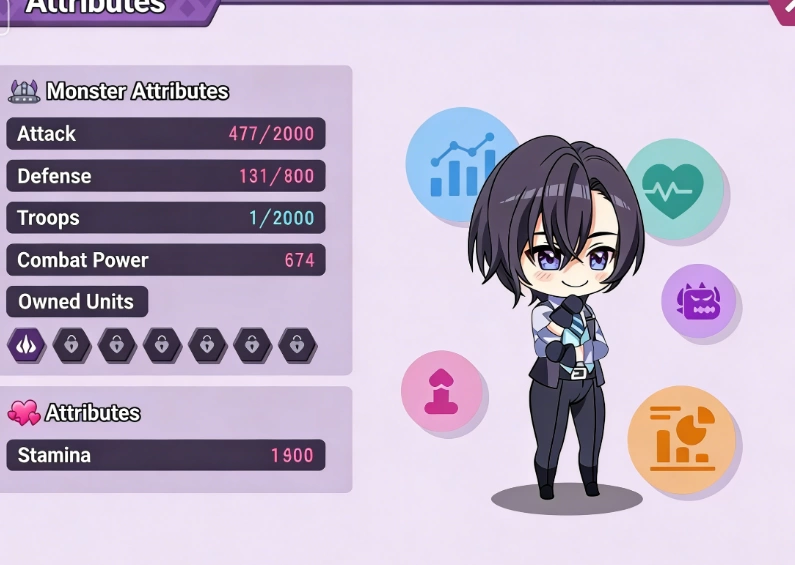Image resolution: width=795 pixels, height=565 pixels.
Task: Select the Attack attribute row
Action: (x=166, y=134)
